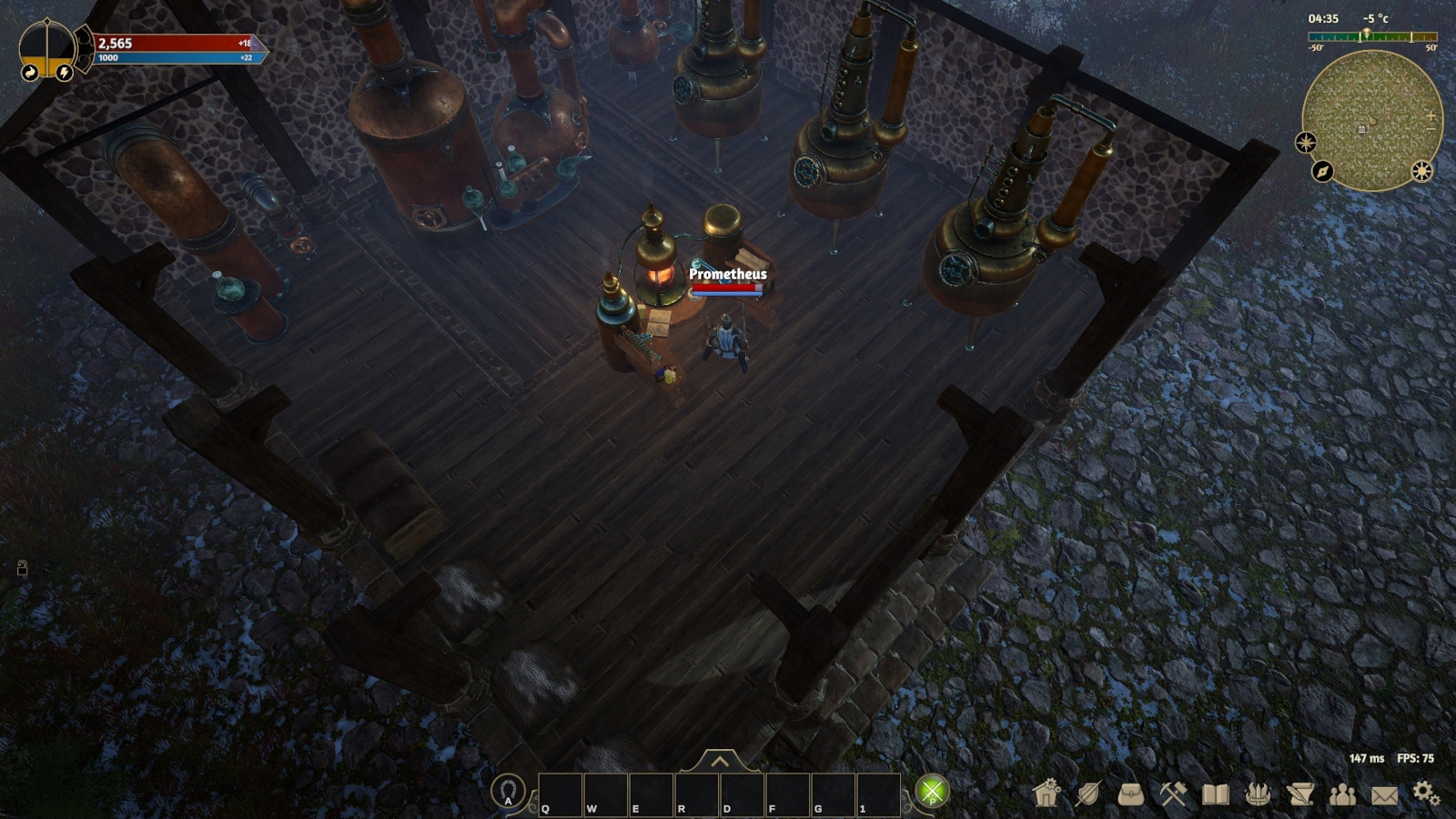Open the gear settings menu
Image resolution: width=1456 pixels, height=819 pixels.
[1426, 794]
